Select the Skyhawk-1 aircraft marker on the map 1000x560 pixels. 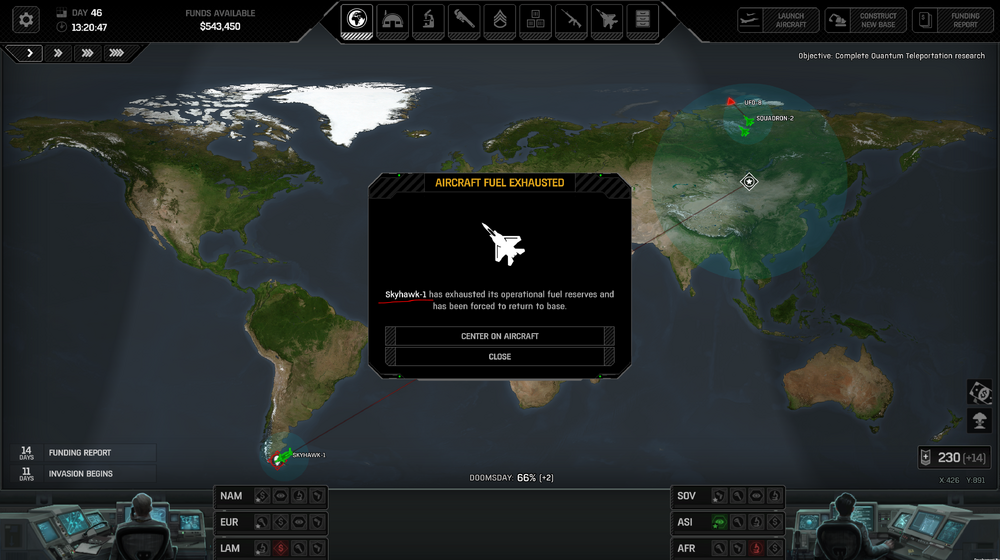tap(281, 457)
